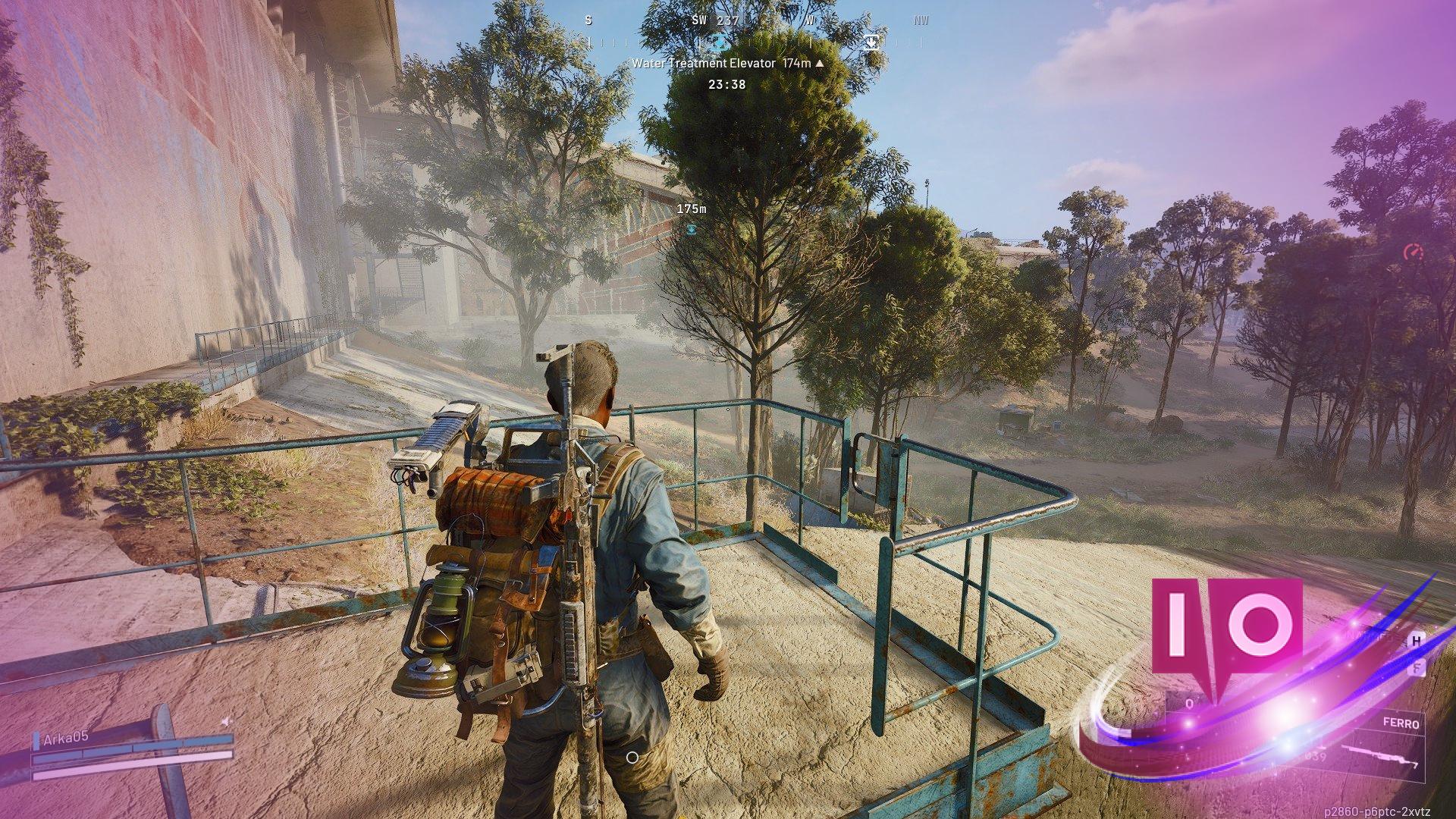Expand the 0 consumable counter box above FERRO
The height and width of the screenshot is (819, 1456).
click(1189, 702)
